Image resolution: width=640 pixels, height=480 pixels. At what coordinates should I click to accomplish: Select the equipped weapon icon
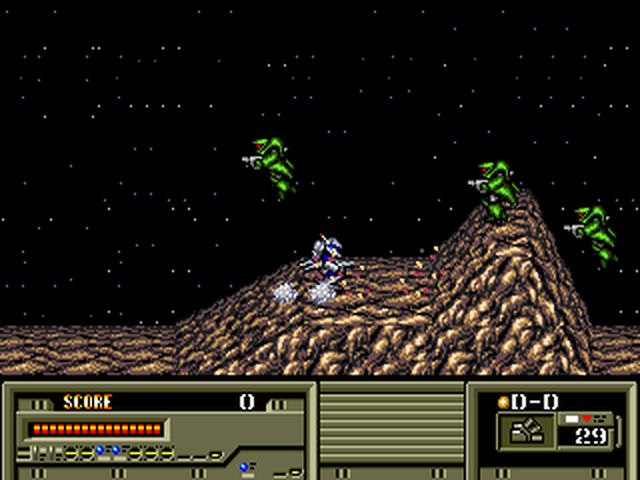tap(526, 430)
